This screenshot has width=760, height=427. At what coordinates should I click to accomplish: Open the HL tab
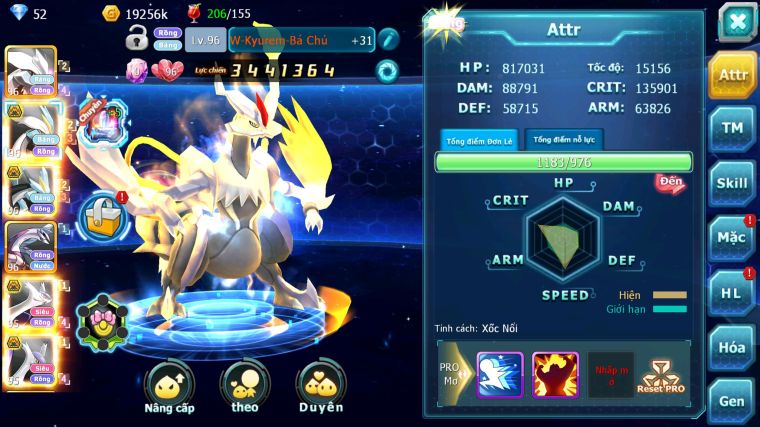732,292
